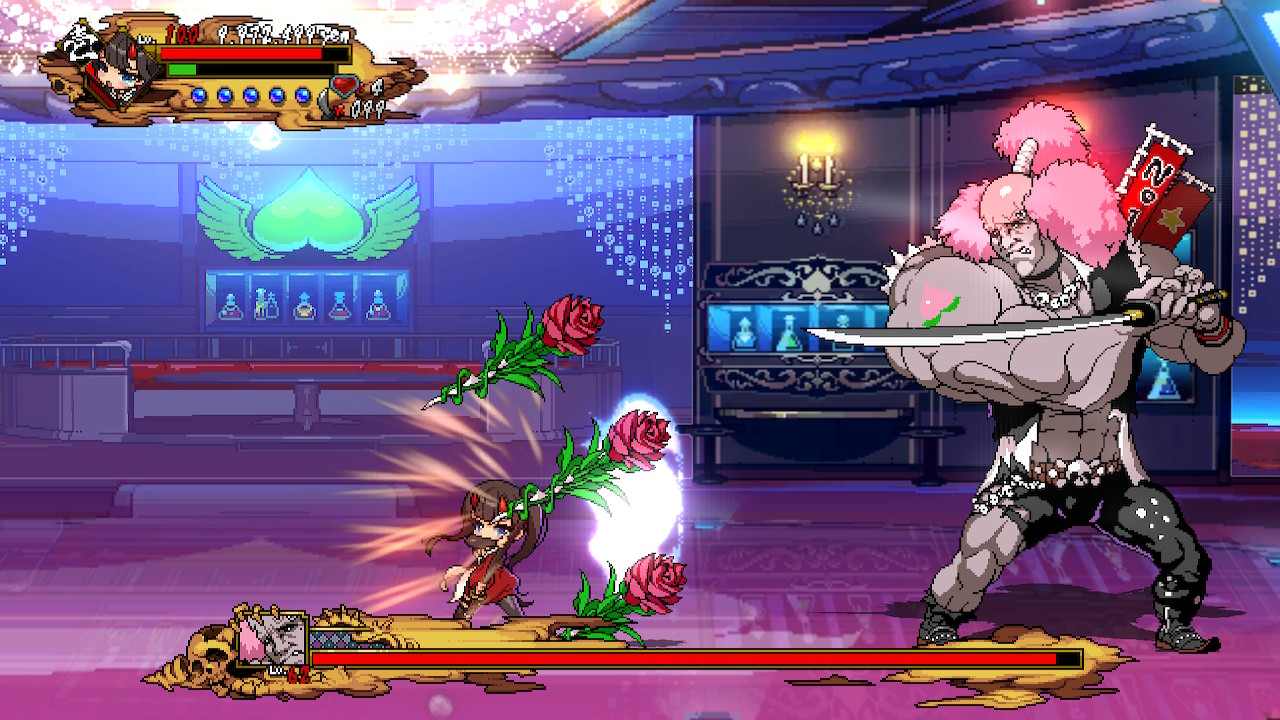Select the player's character portrait
This screenshot has width=1280, height=720.
[x=120, y=70]
